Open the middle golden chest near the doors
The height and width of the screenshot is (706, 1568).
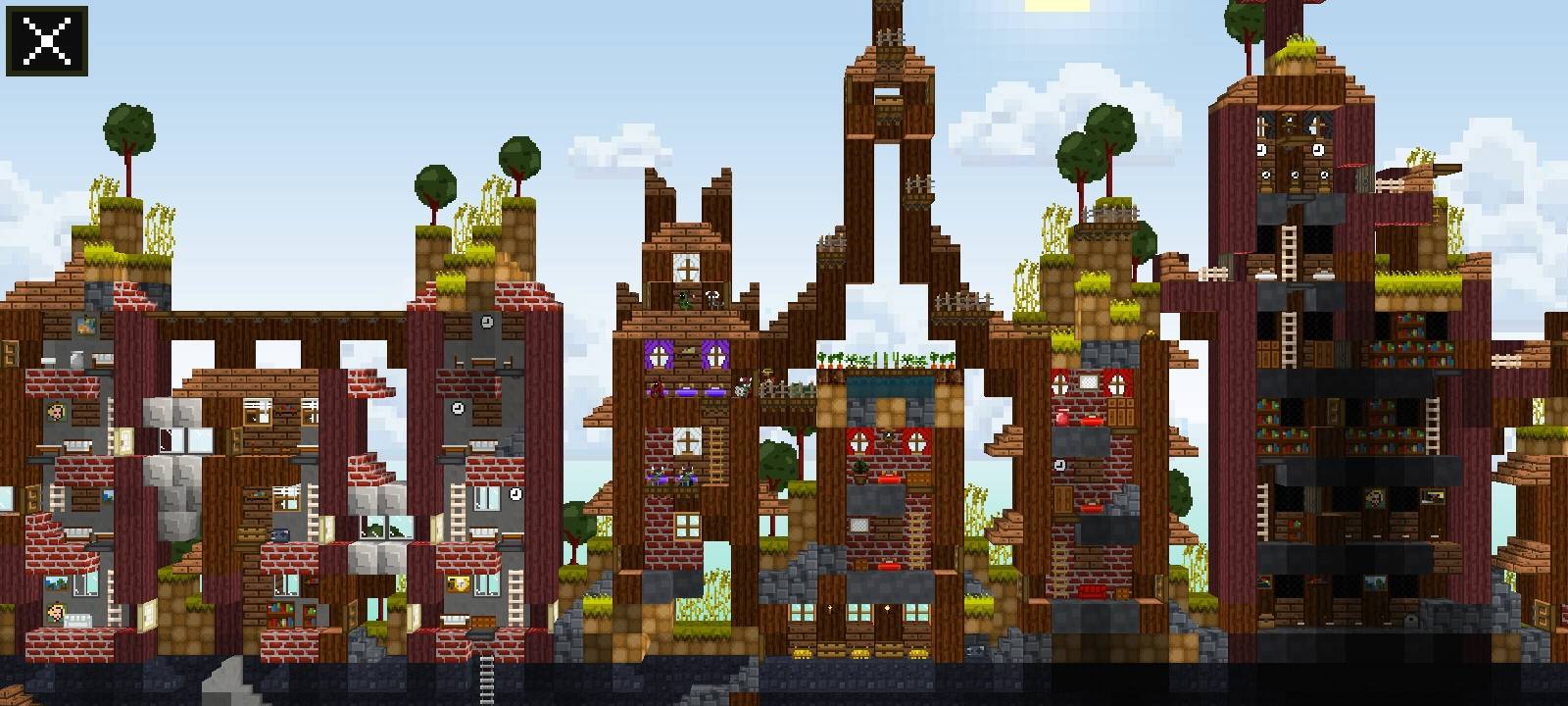point(859,654)
